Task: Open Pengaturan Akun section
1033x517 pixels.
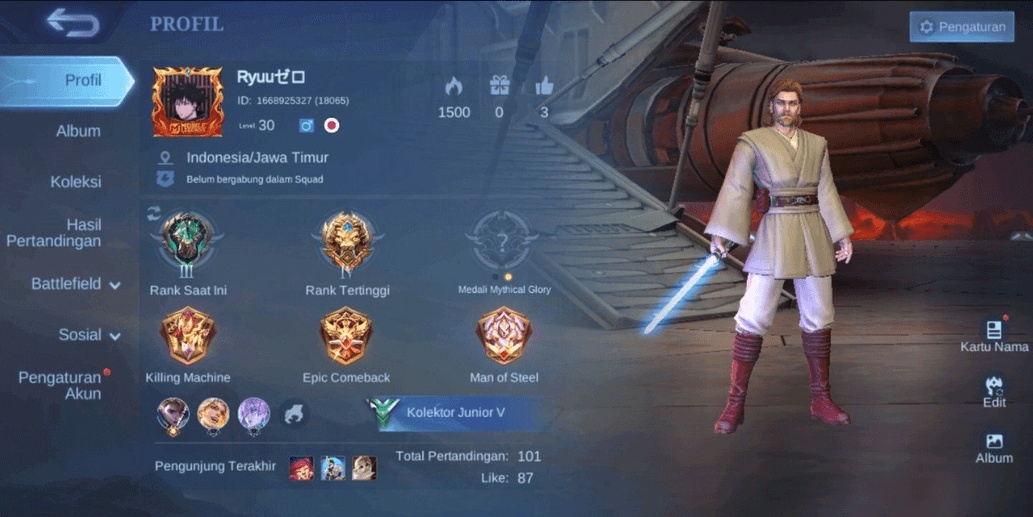Action: [x=61, y=385]
